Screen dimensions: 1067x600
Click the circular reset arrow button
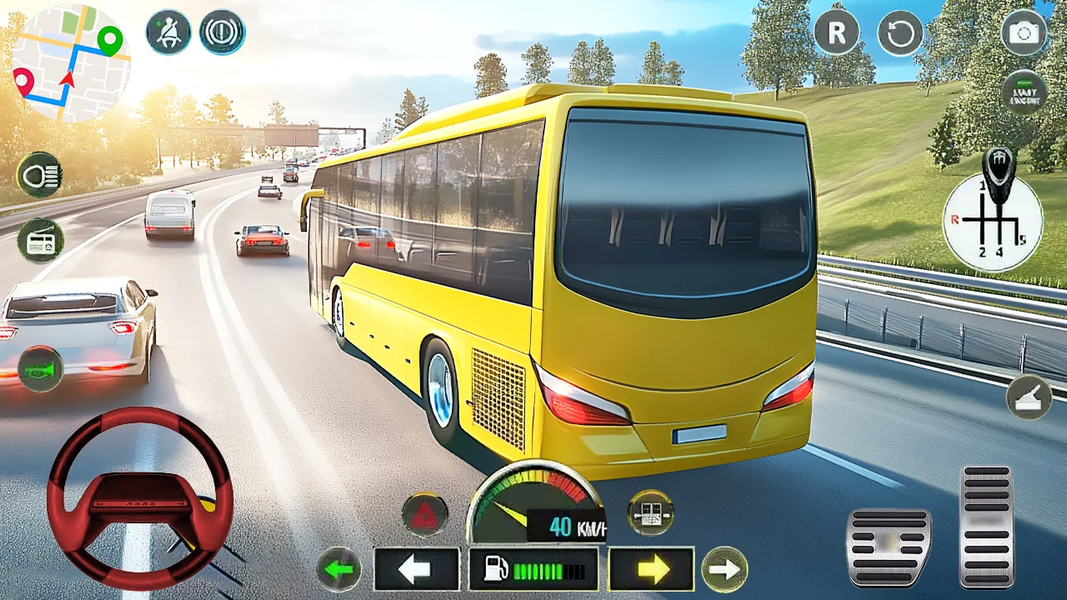coord(900,33)
